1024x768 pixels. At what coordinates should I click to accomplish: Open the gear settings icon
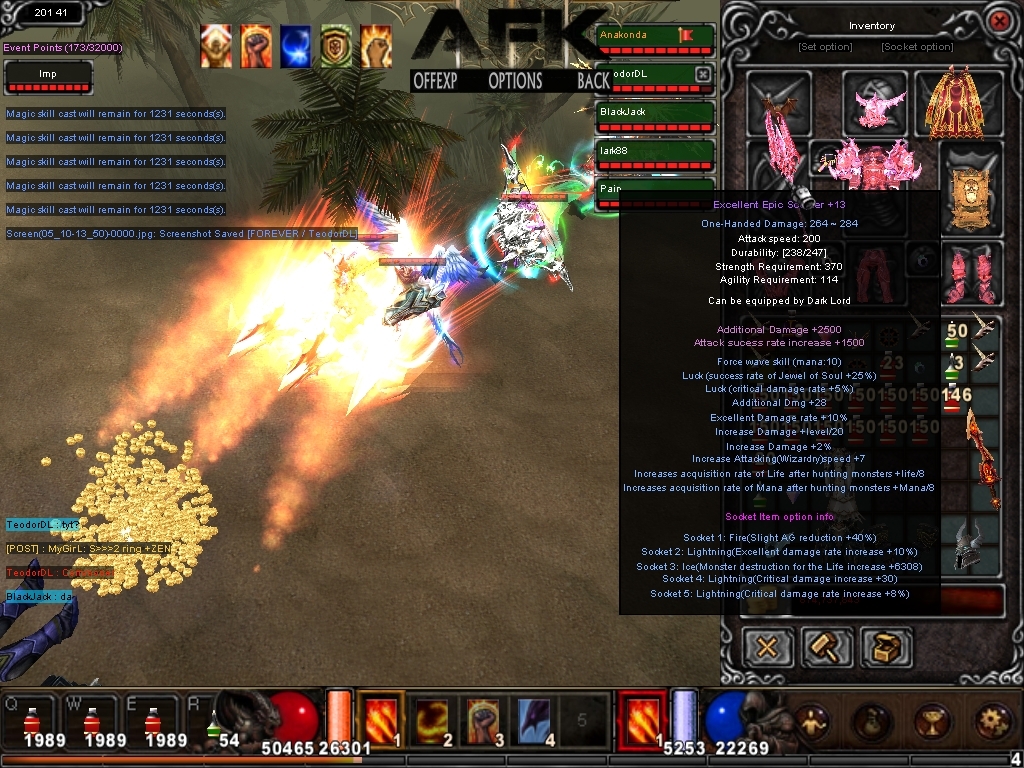992,720
